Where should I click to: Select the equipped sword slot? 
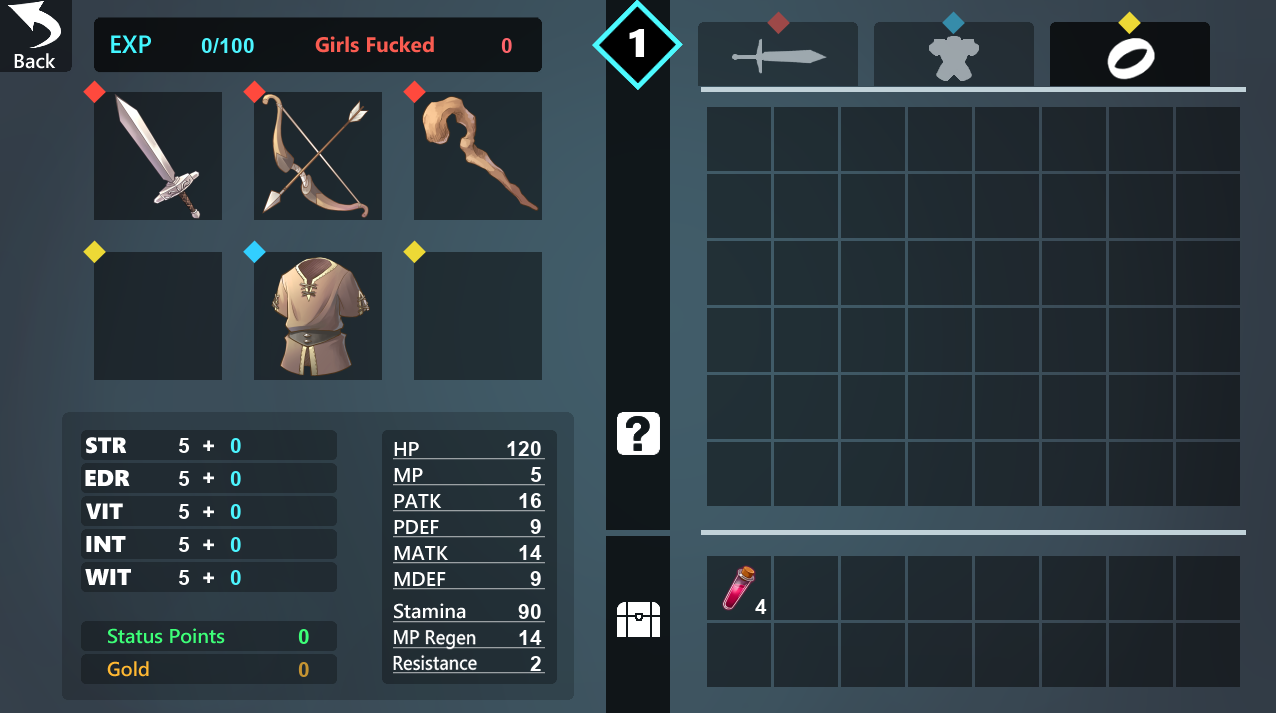(158, 156)
